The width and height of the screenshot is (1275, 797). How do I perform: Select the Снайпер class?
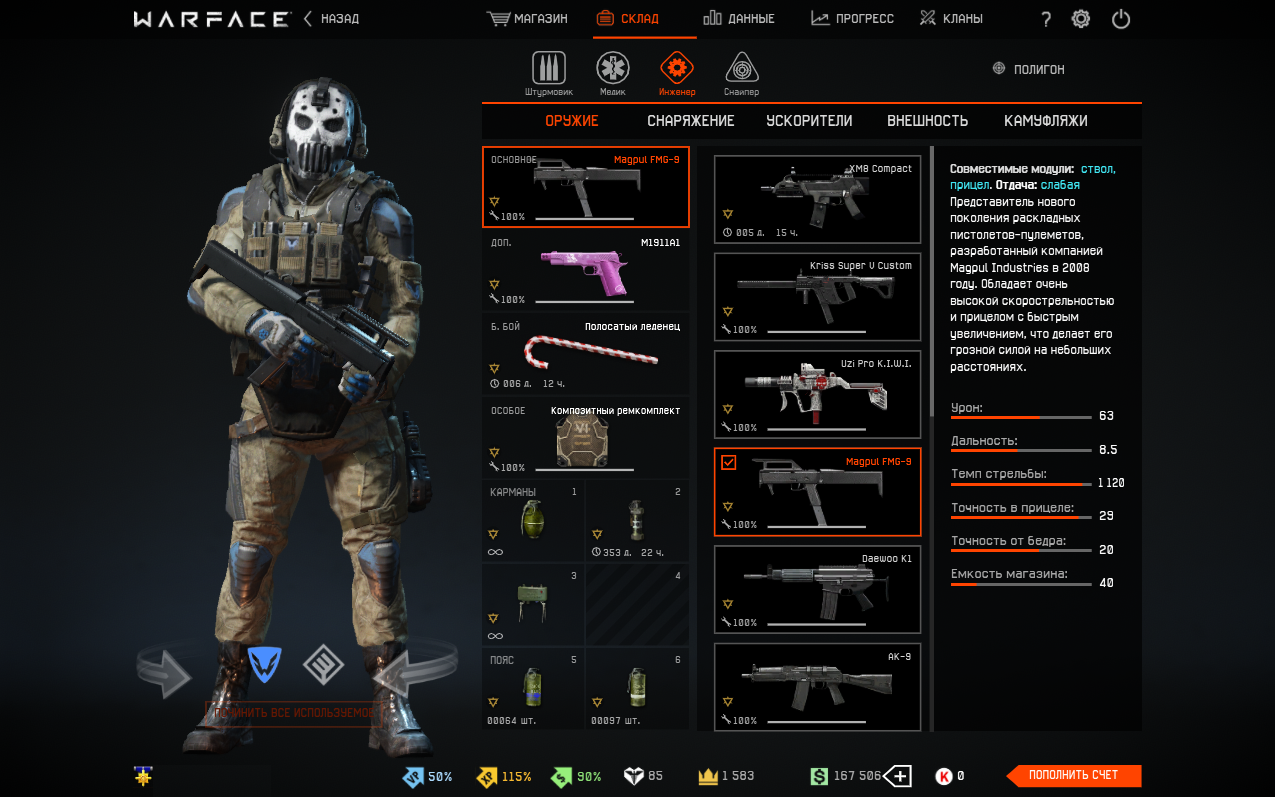(741, 73)
